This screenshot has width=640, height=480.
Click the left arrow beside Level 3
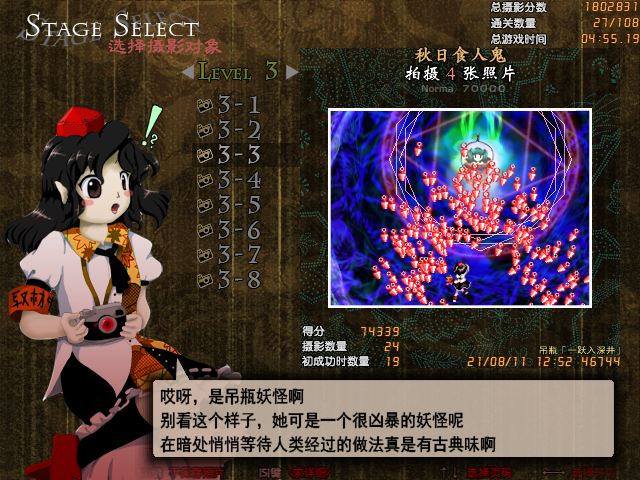[x=188, y=72]
